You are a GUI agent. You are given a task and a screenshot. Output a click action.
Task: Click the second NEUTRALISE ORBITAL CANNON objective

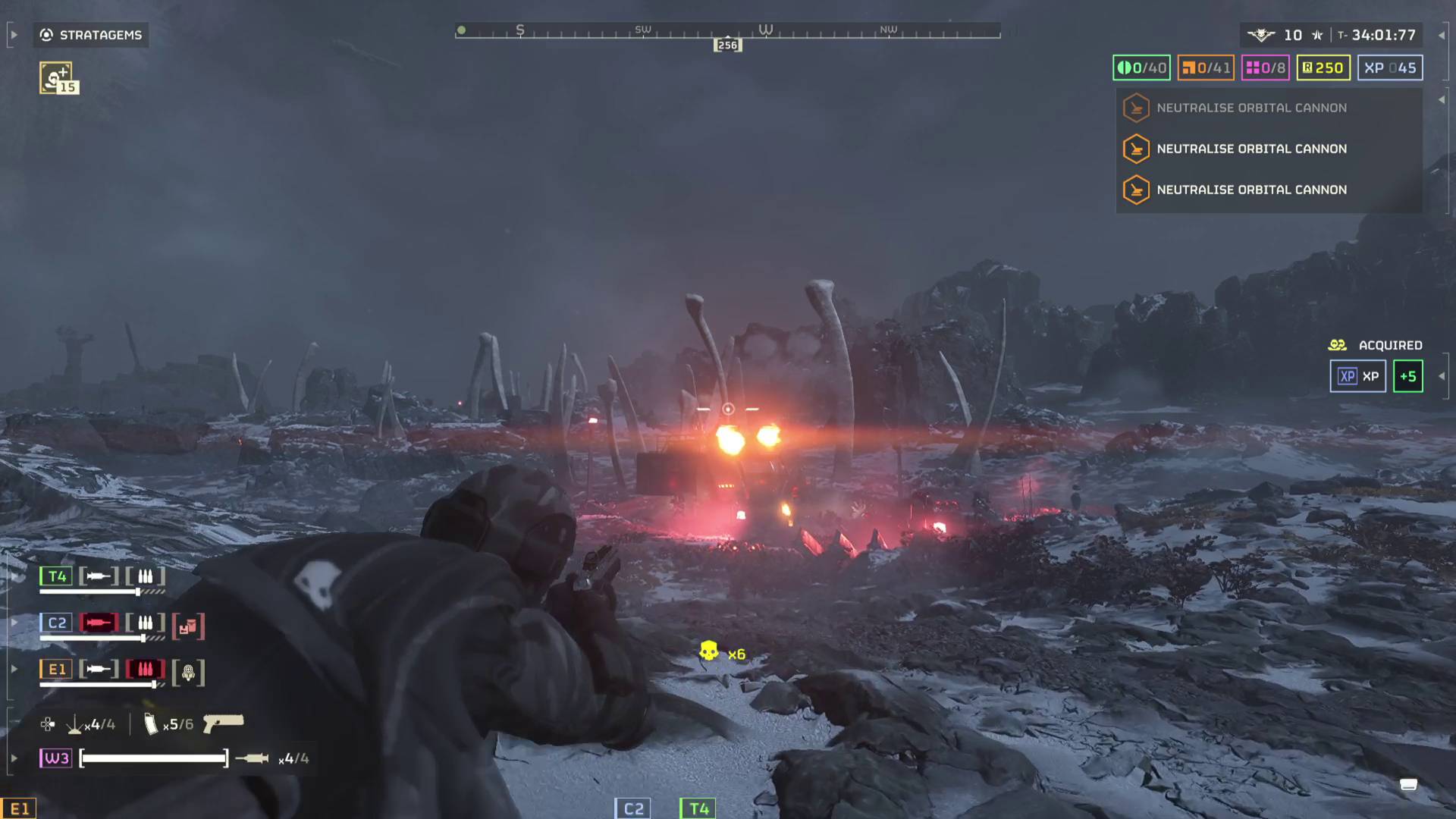coord(1251,149)
